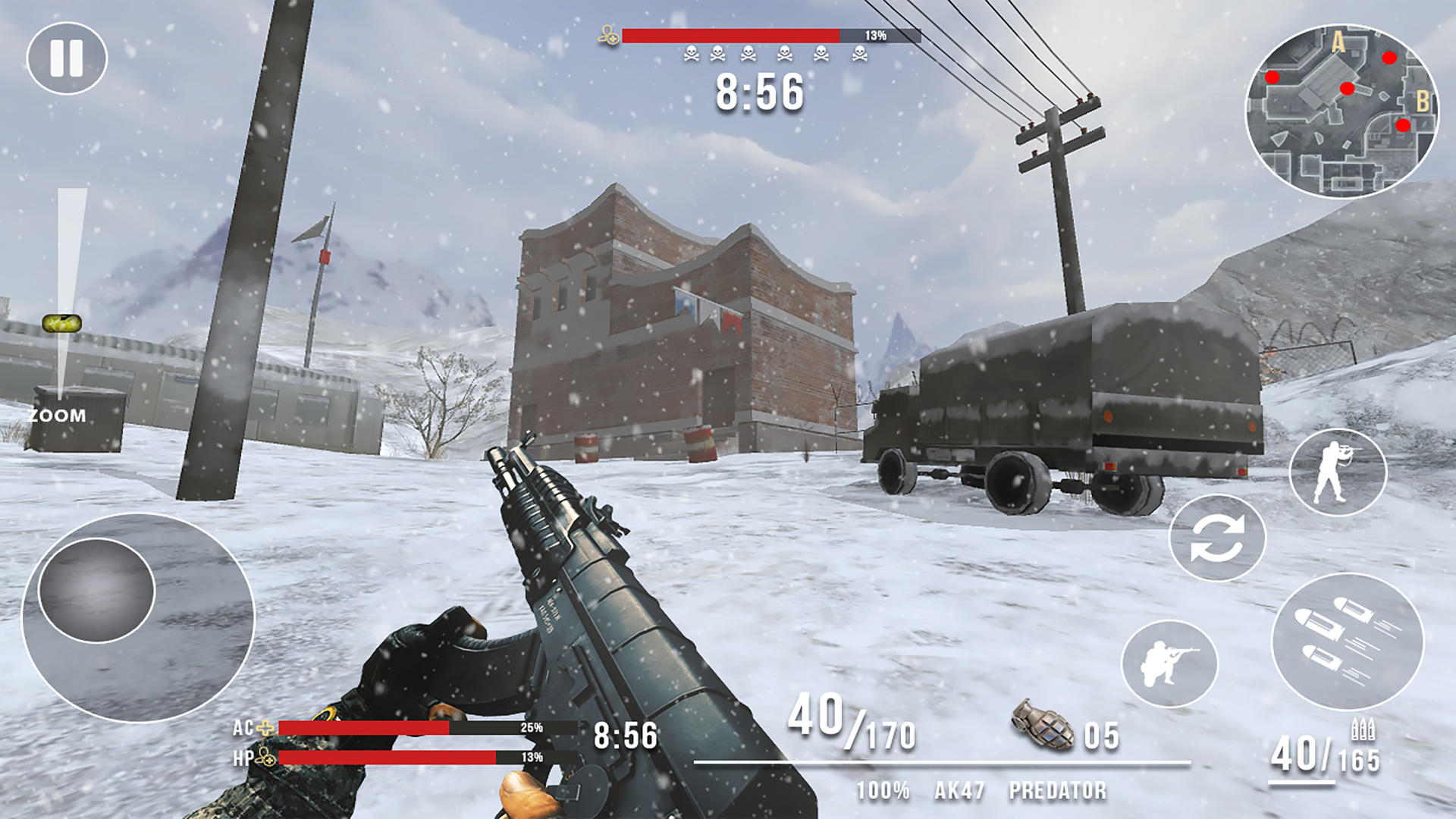The width and height of the screenshot is (1456, 819).
Task: Tap the 8:56 match timer at the top
Action: 758,93
